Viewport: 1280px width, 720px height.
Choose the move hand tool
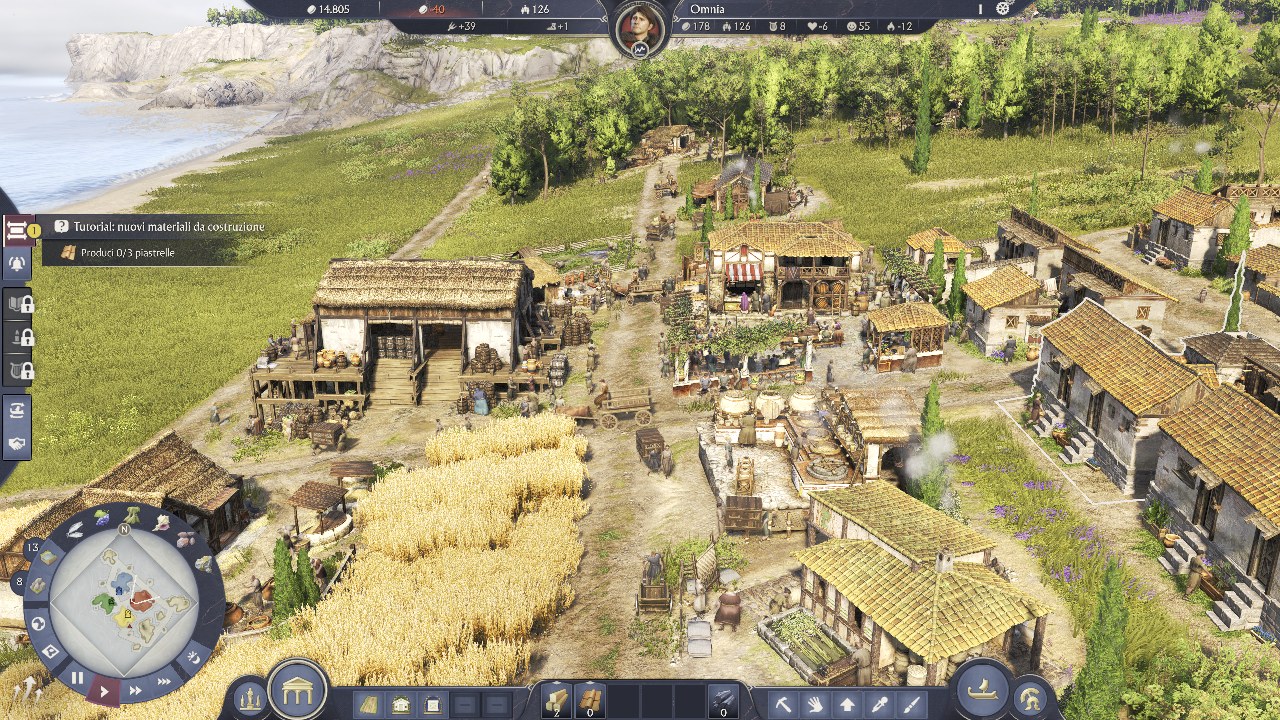point(816,704)
